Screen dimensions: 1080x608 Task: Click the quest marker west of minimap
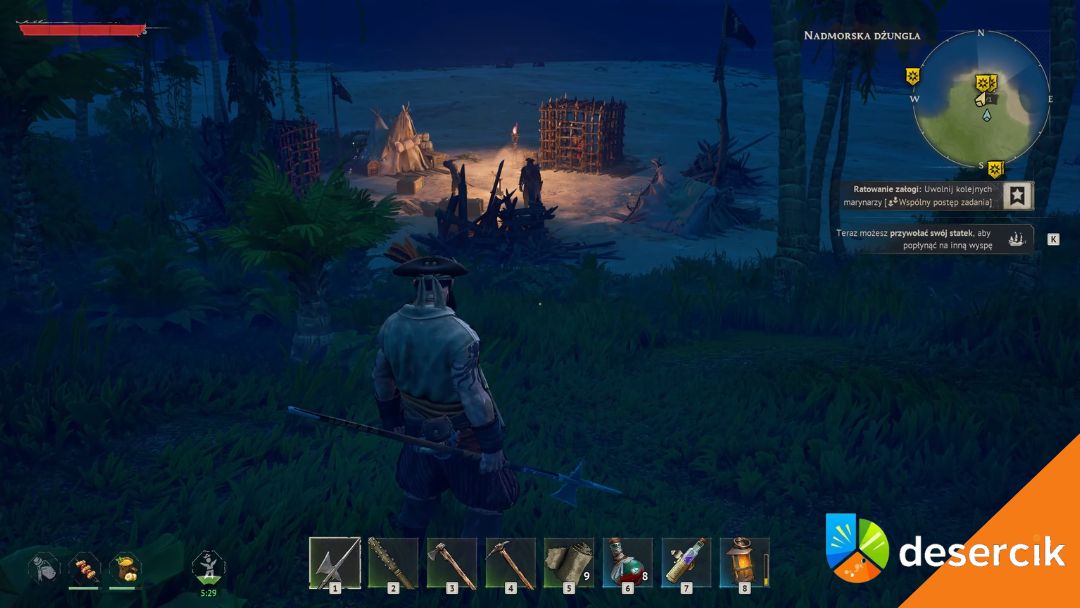(x=913, y=76)
